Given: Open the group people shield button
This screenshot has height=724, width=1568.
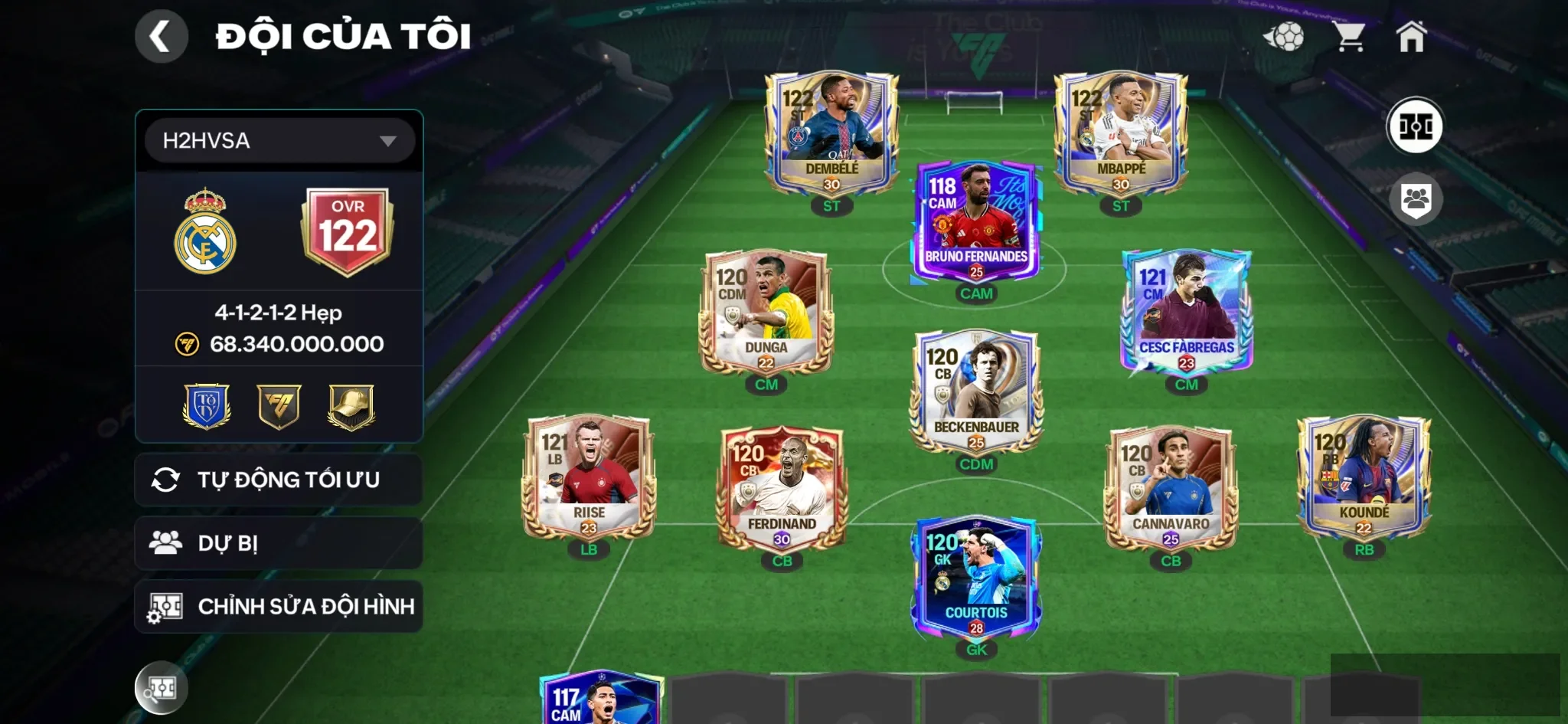Looking at the screenshot, I should coord(1416,199).
